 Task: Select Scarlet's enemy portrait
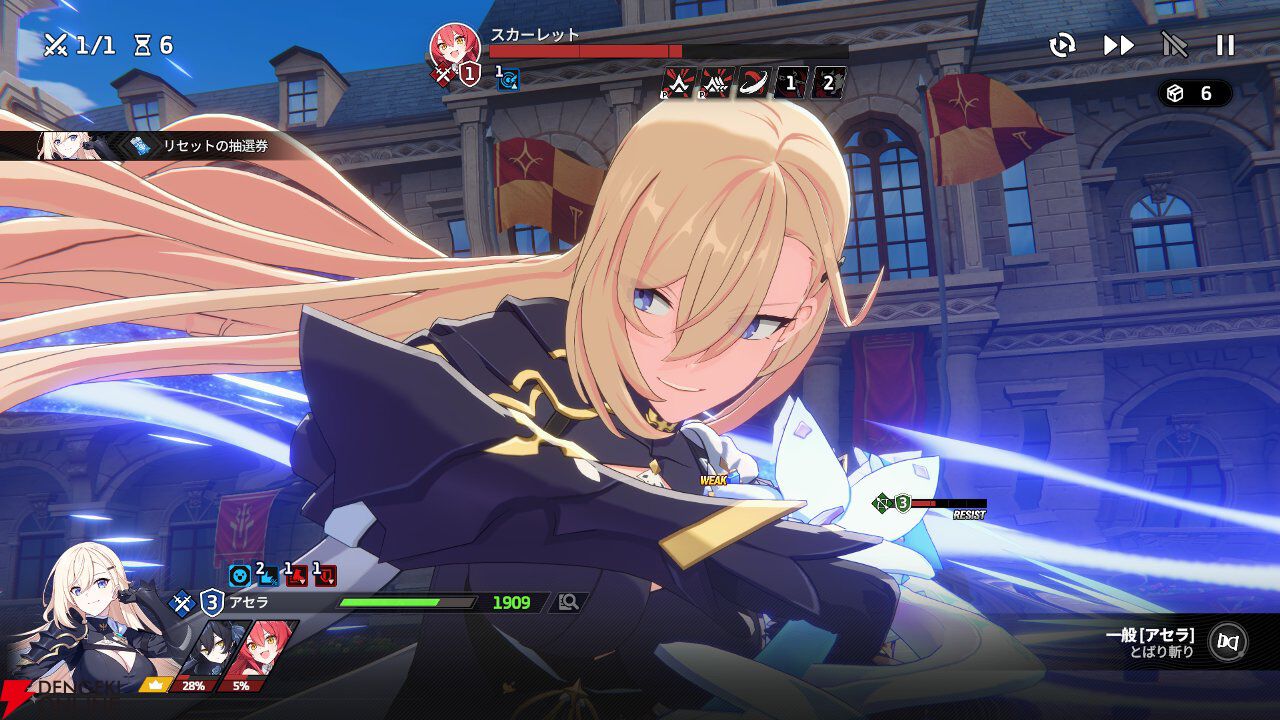[x=453, y=47]
